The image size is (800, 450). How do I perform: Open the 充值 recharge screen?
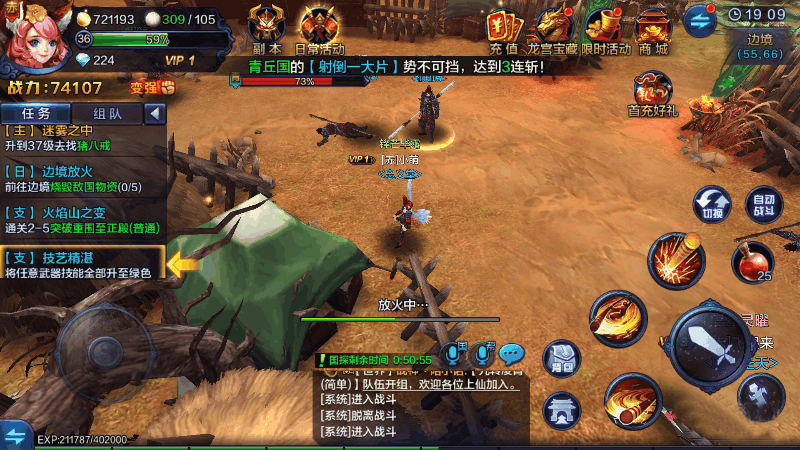tap(503, 28)
